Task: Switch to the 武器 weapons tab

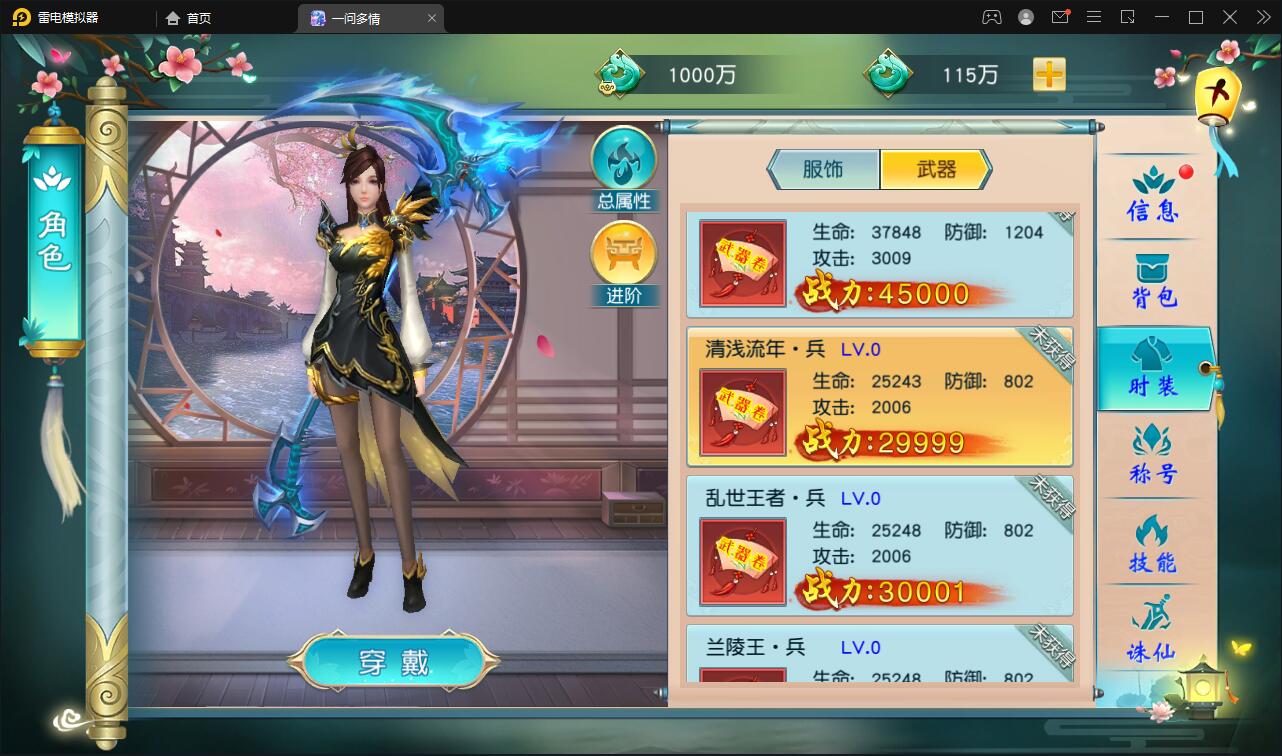Action: click(934, 170)
